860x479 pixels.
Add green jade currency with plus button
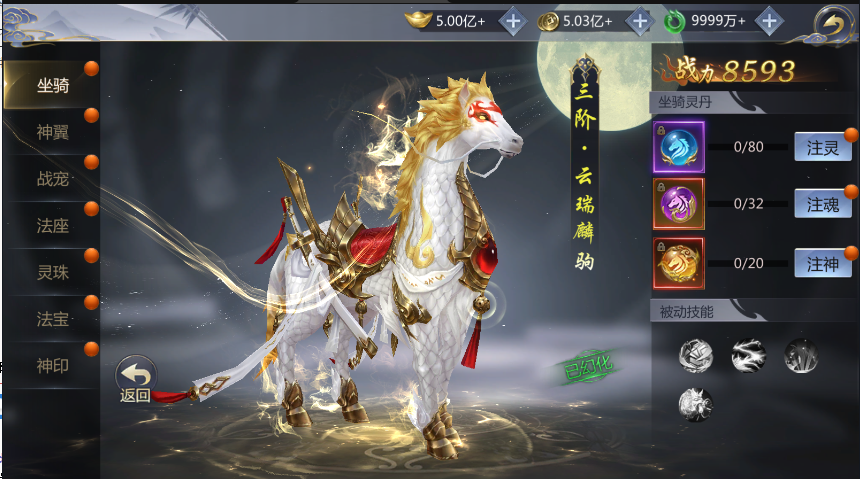768,21
